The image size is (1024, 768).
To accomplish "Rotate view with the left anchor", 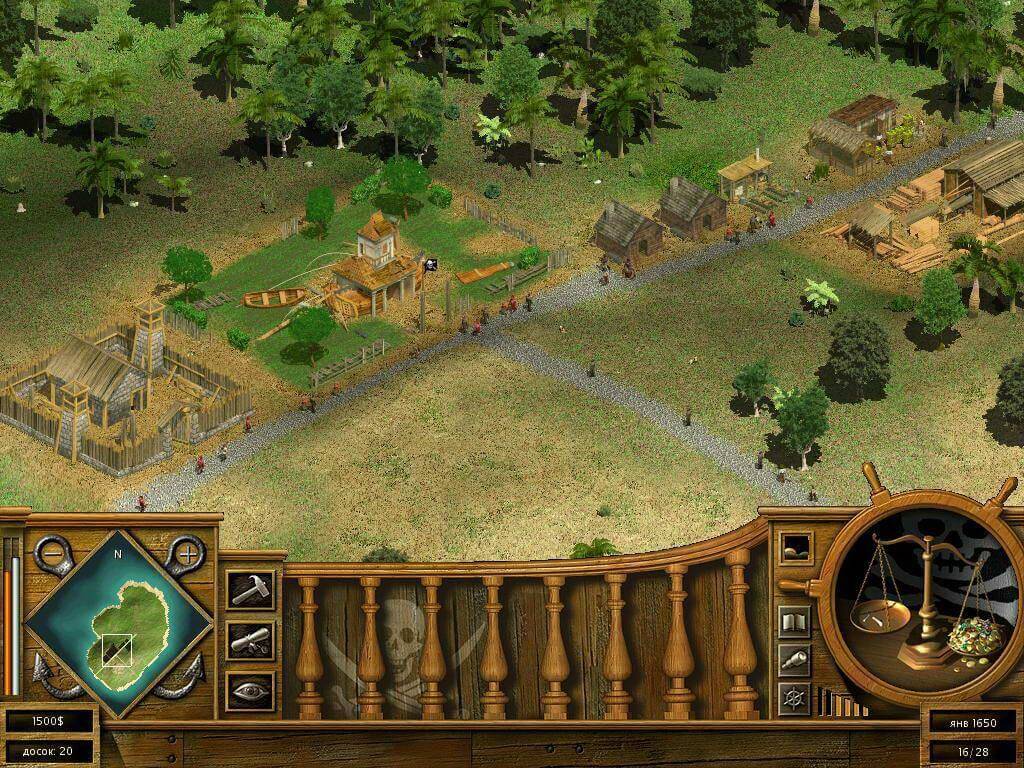I will click(x=50, y=677).
